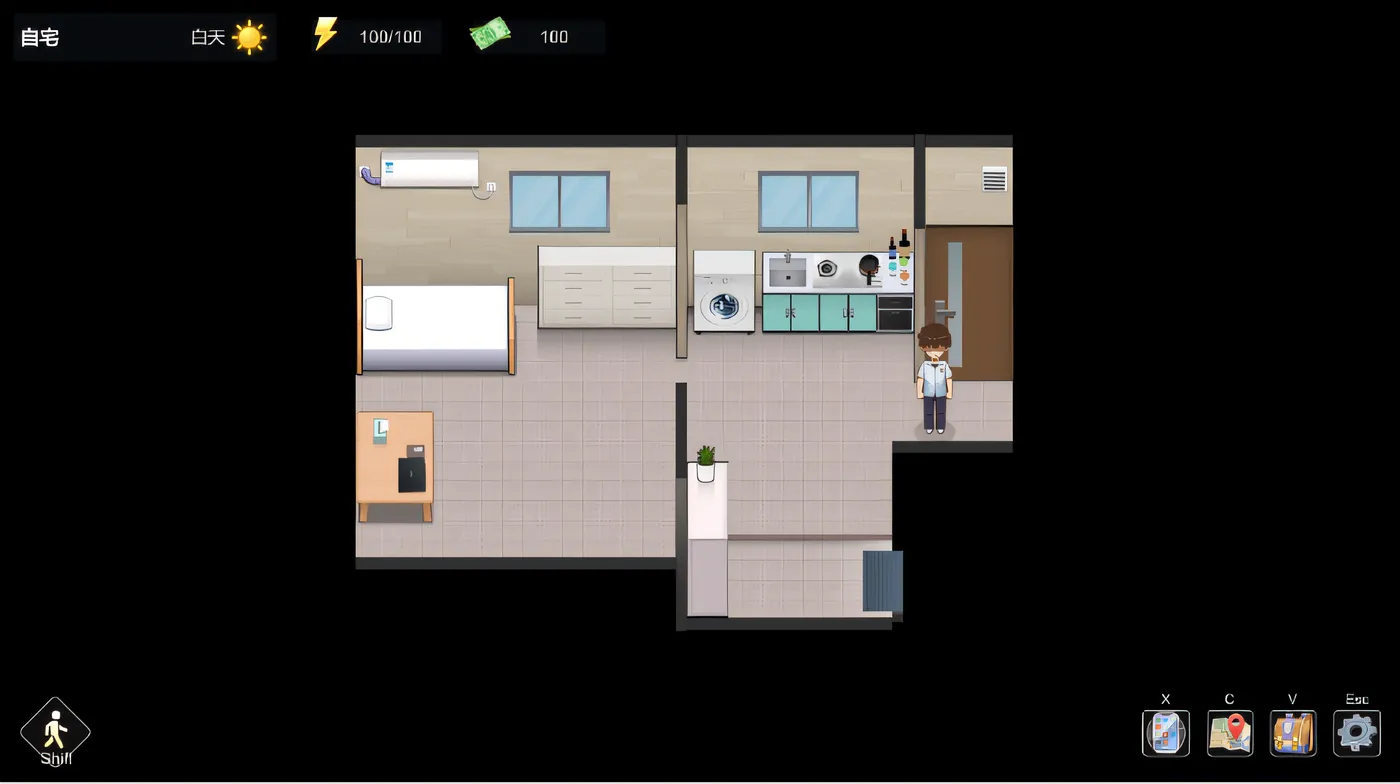
Task: Click the air conditioner on the bedroom wall
Action: (427, 167)
